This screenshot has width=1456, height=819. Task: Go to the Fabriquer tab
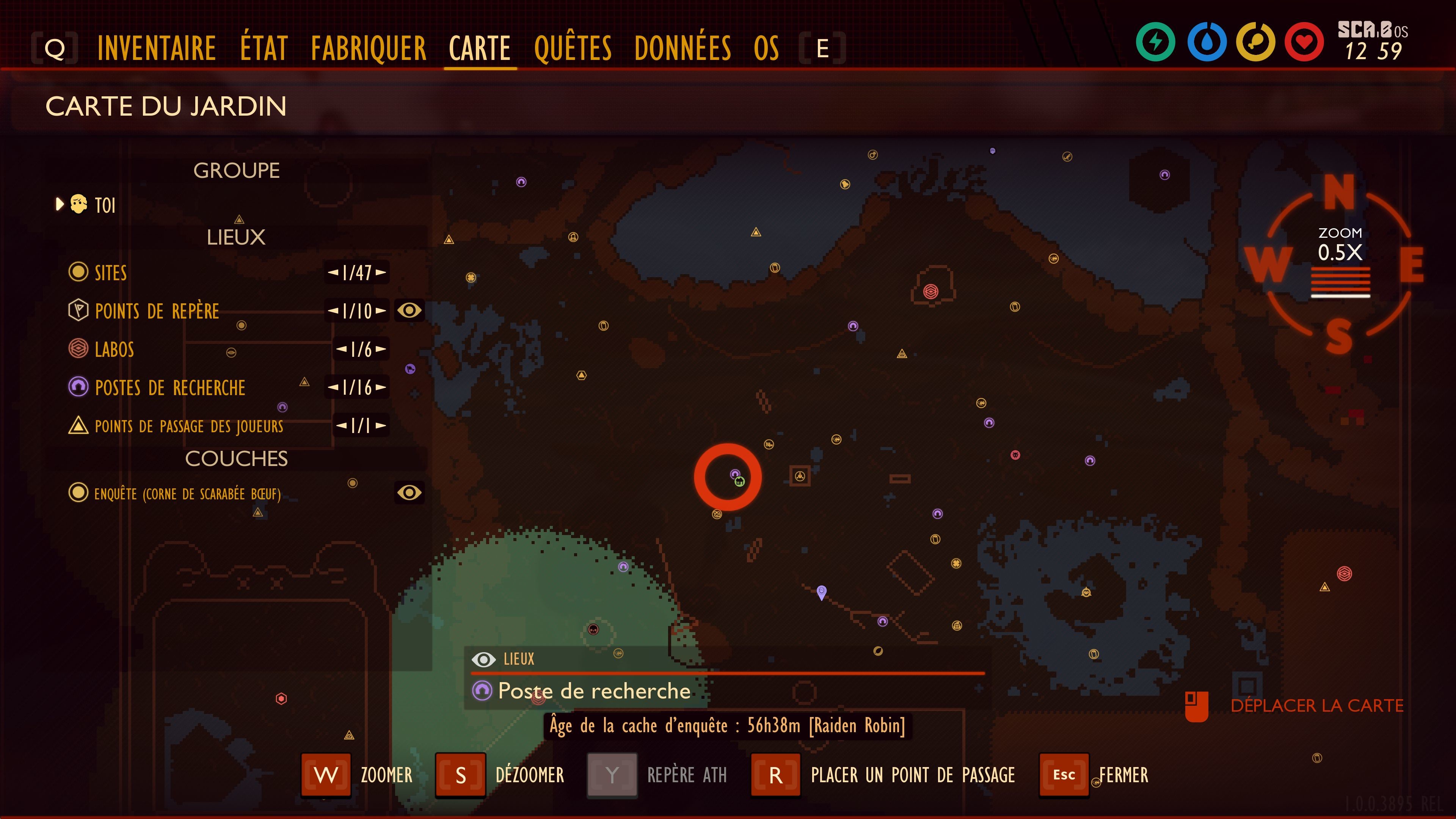point(369,48)
